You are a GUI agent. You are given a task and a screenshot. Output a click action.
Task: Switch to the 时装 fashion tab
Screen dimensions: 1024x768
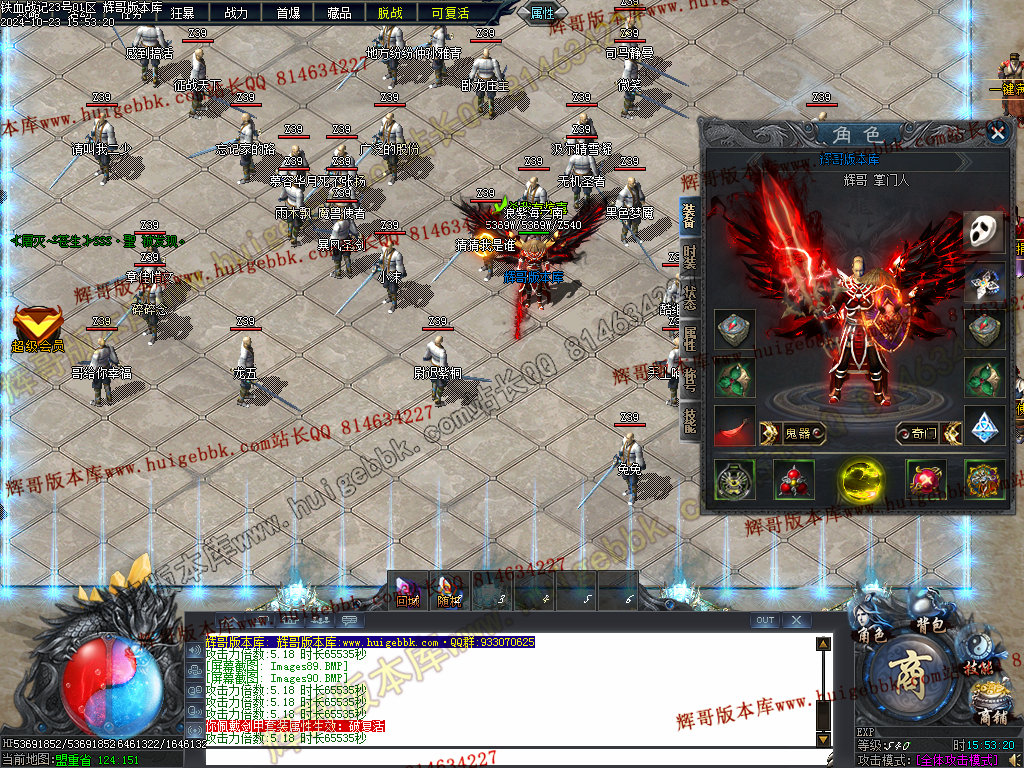tap(690, 254)
